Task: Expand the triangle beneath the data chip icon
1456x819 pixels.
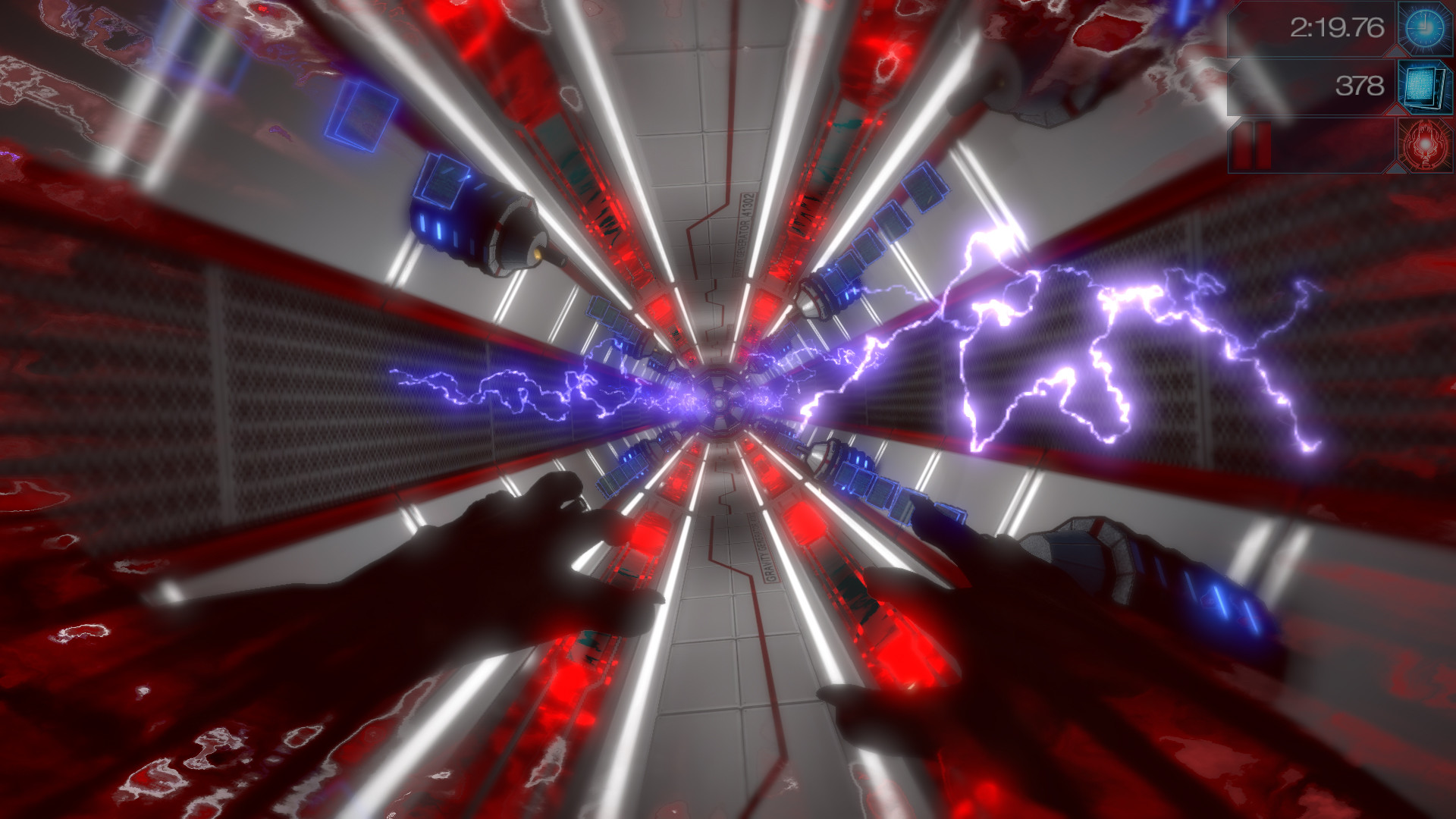Action: [1397, 109]
